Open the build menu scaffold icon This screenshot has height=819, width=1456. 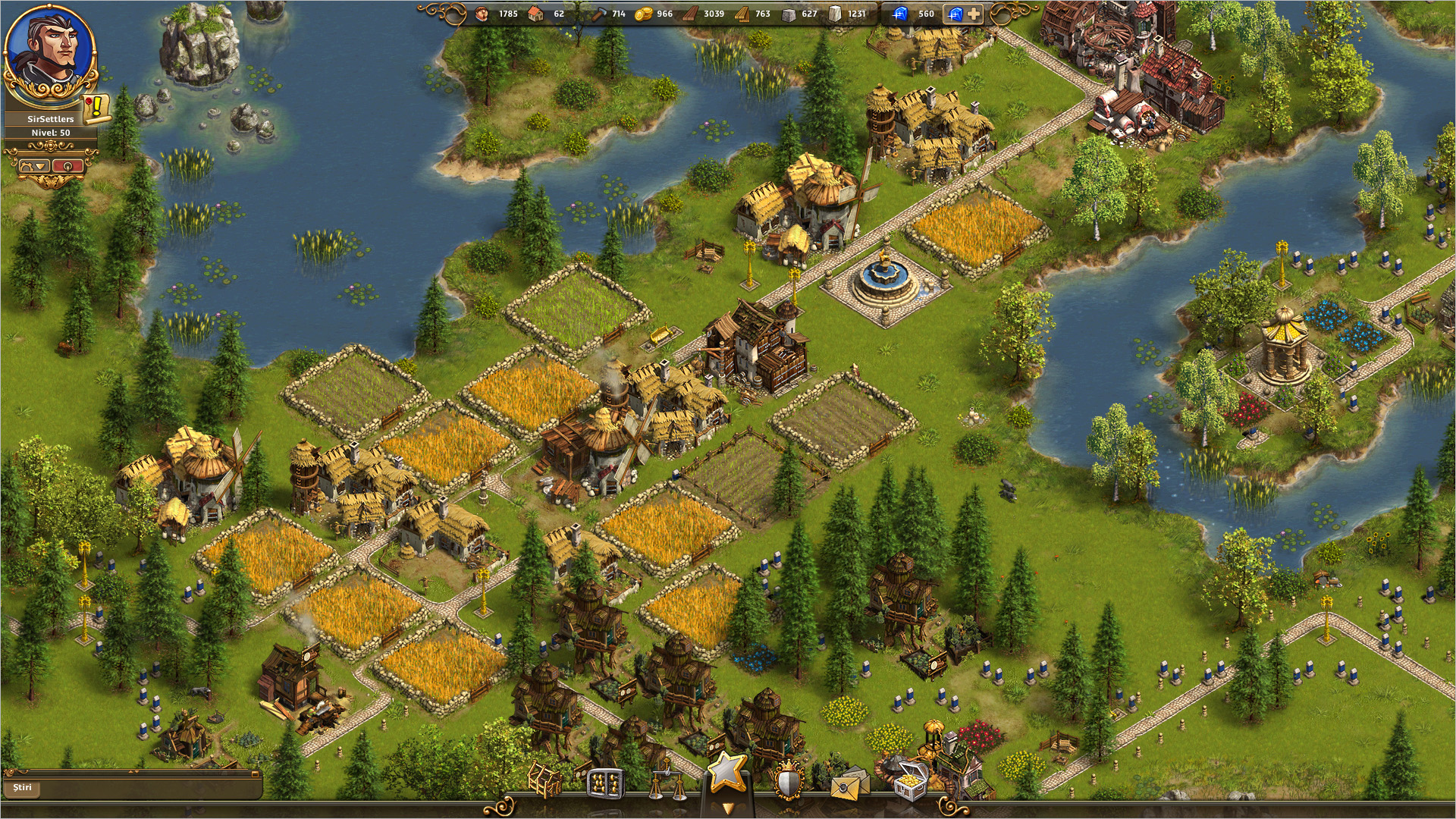pos(544,781)
